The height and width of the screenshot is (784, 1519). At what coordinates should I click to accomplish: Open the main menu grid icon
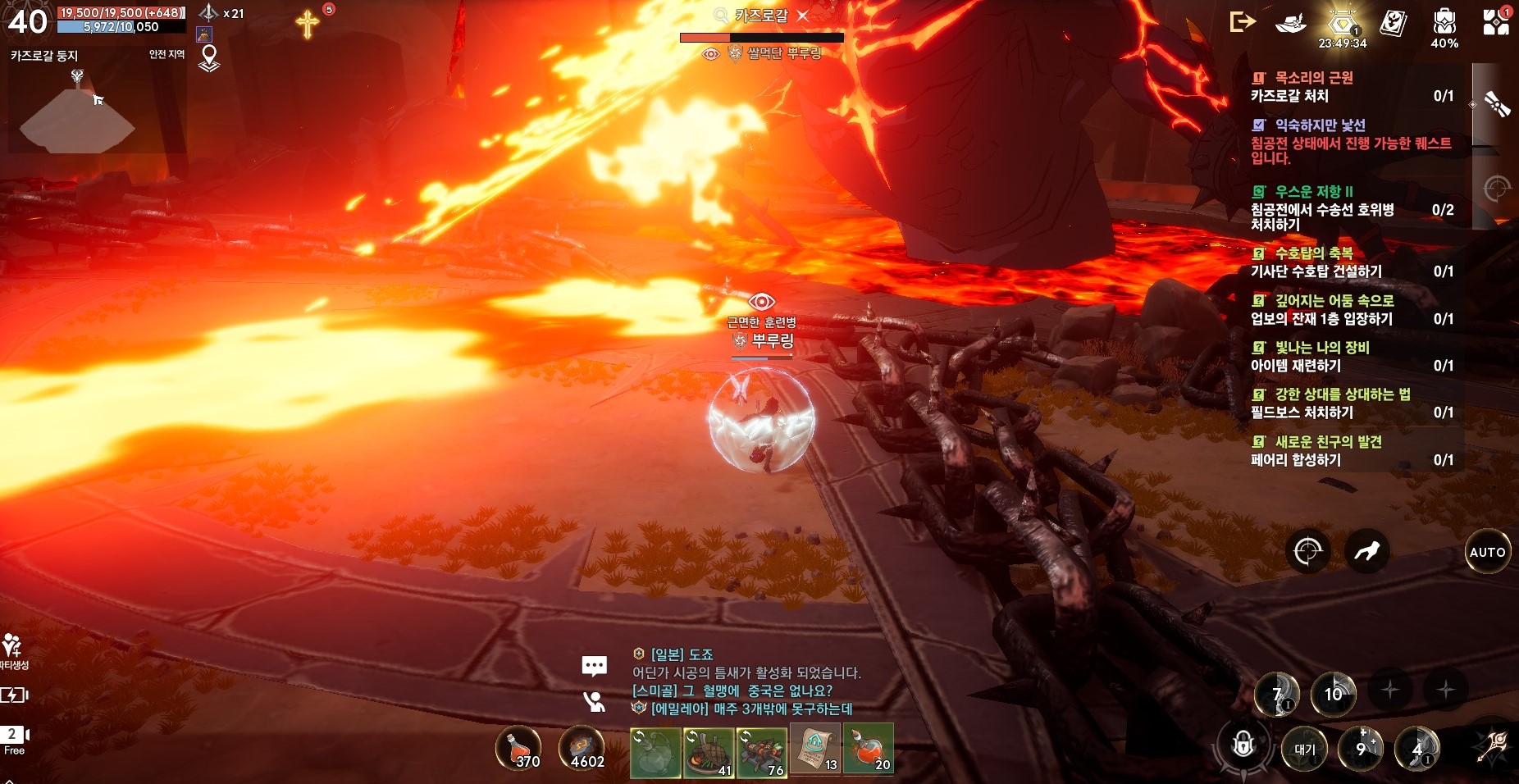tap(1496, 23)
